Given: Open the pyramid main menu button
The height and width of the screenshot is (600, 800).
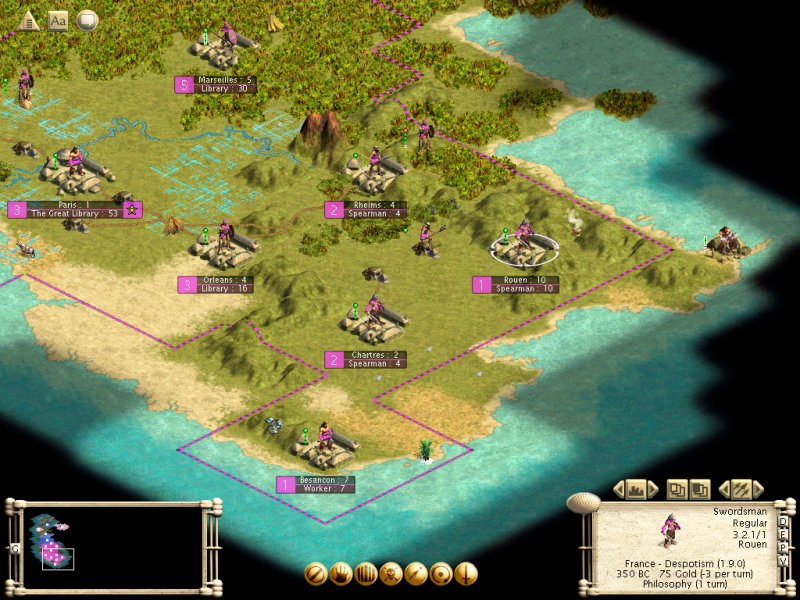Looking at the screenshot, I should coord(28,19).
